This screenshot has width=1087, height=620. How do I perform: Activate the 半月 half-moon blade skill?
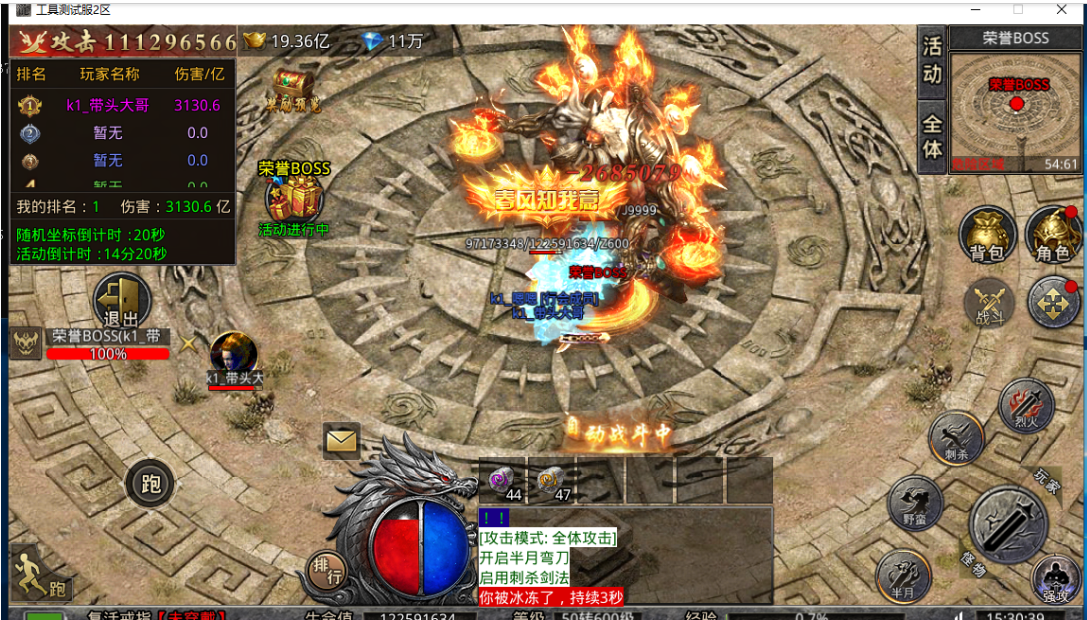pyautogui.click(x=903, y=577)
